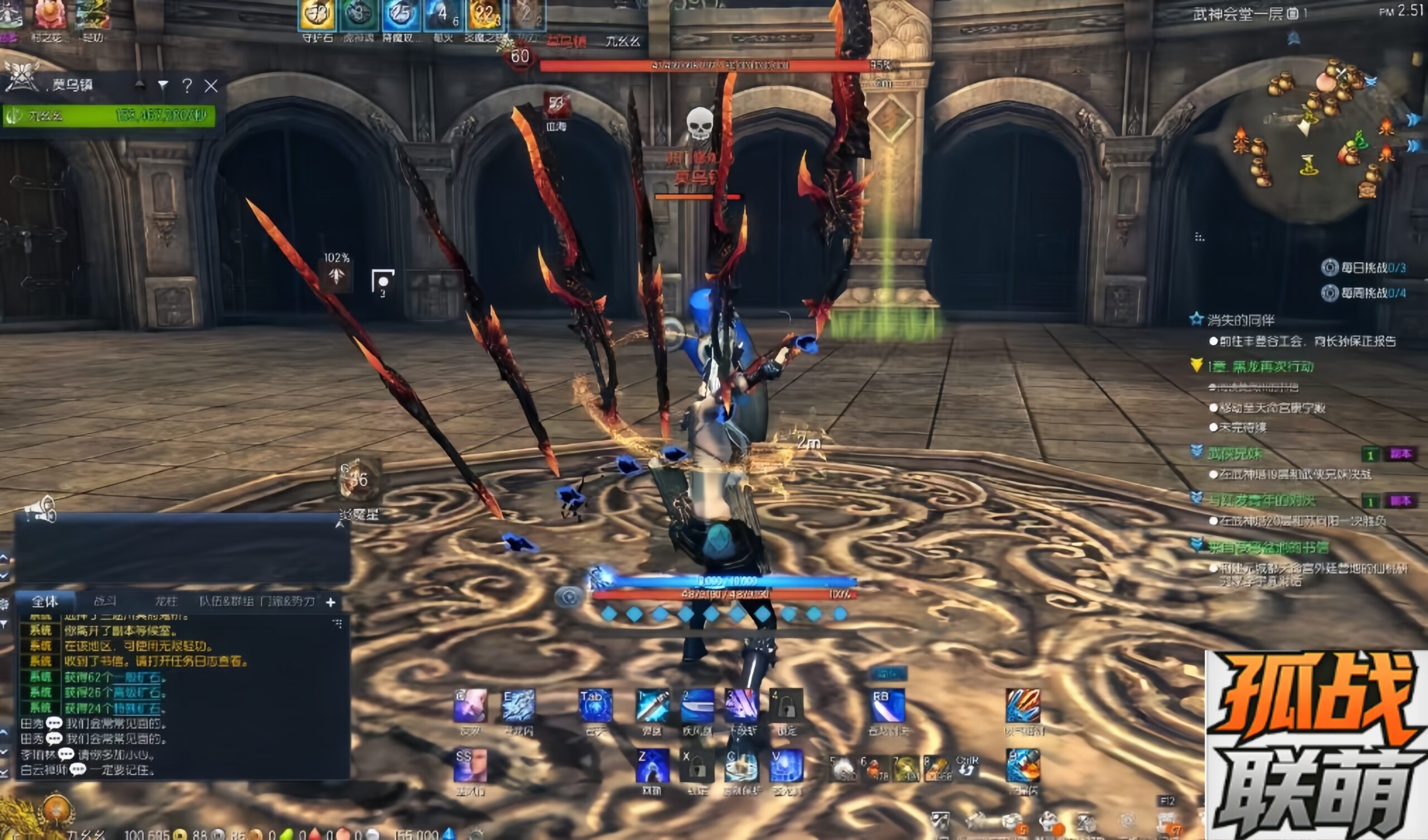Add a new chat tab with plus
The image size is (1428, 840).
[331, 602]
